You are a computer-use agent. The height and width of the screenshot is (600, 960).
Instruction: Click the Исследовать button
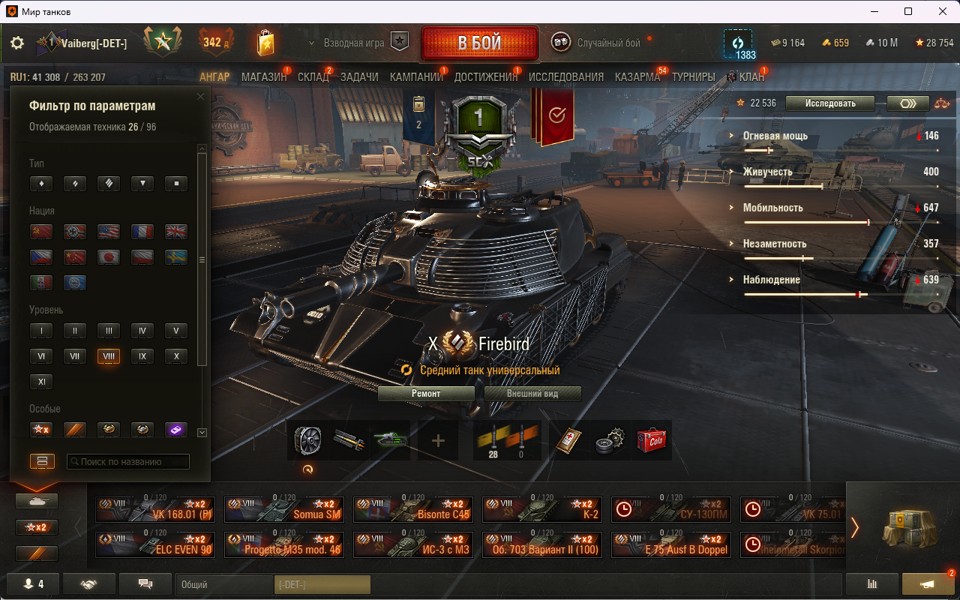(829, 103)
